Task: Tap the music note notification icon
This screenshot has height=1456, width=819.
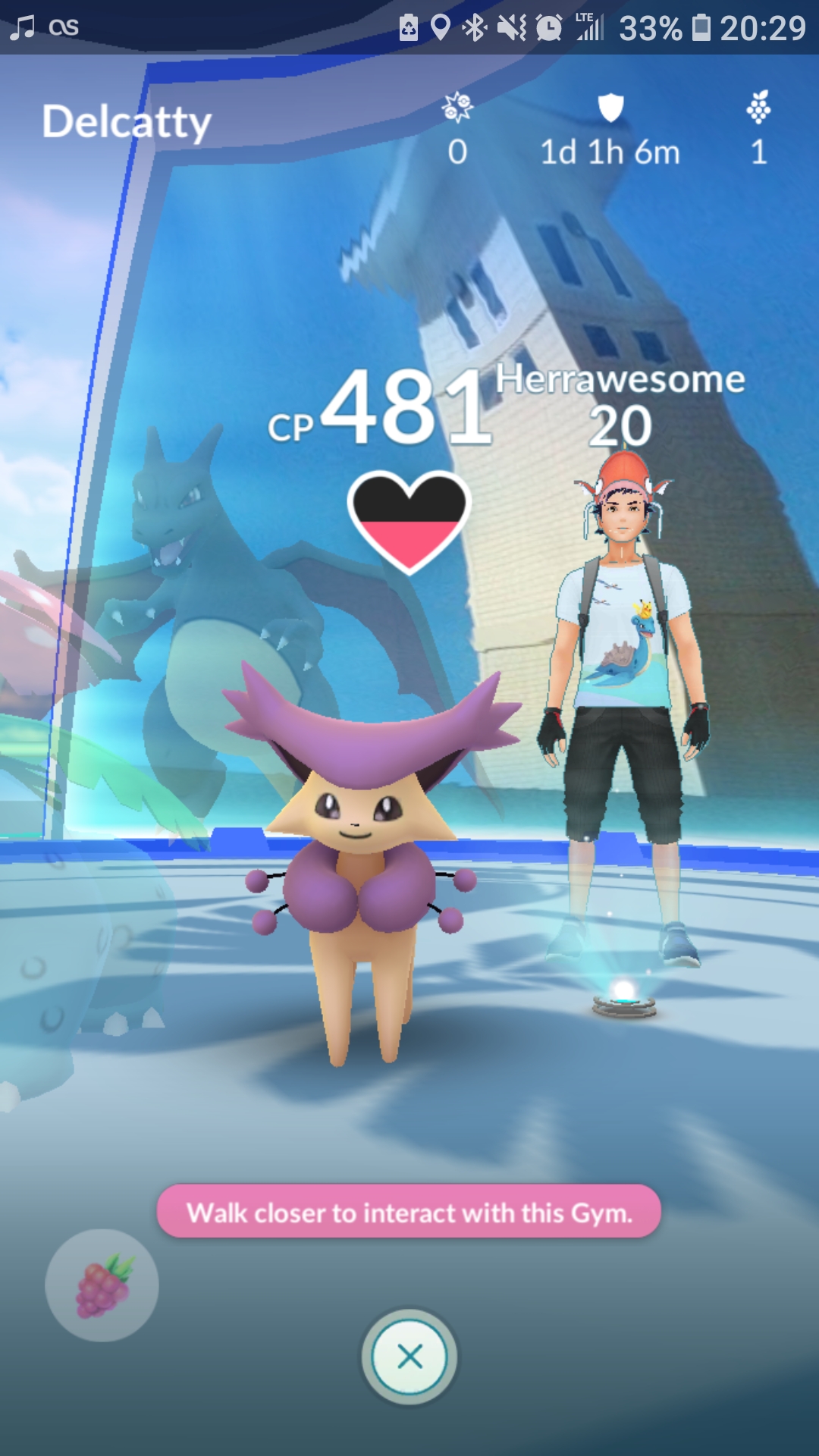Action: coord(23,27)
